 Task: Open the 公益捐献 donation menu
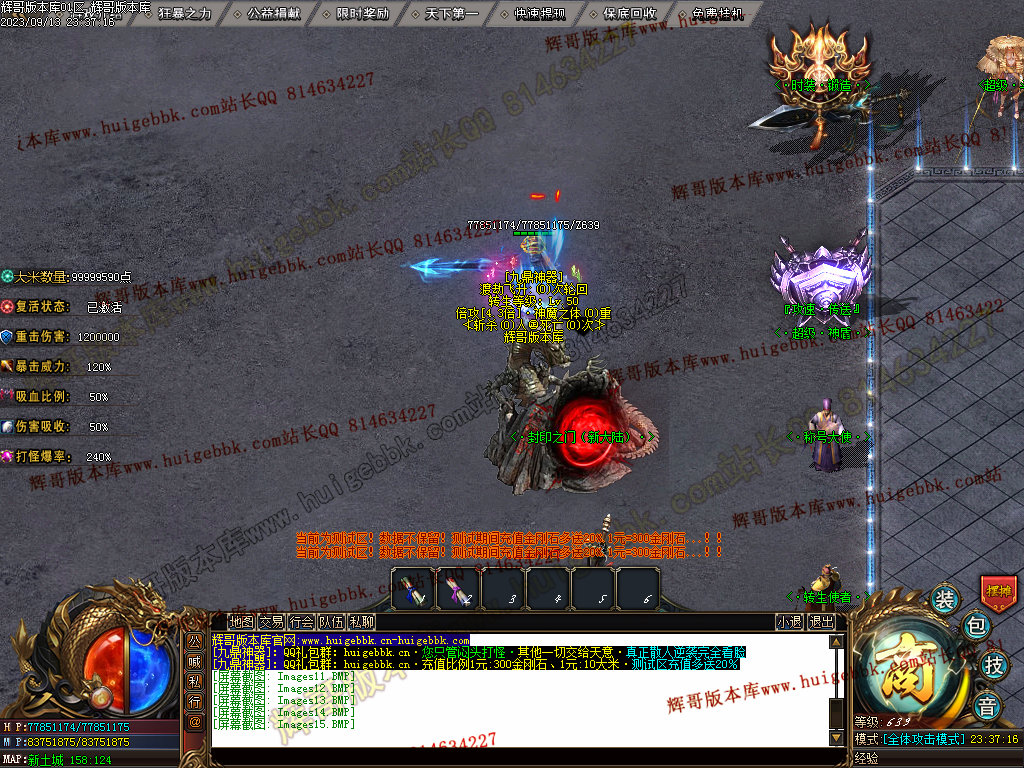coord(273,14)
